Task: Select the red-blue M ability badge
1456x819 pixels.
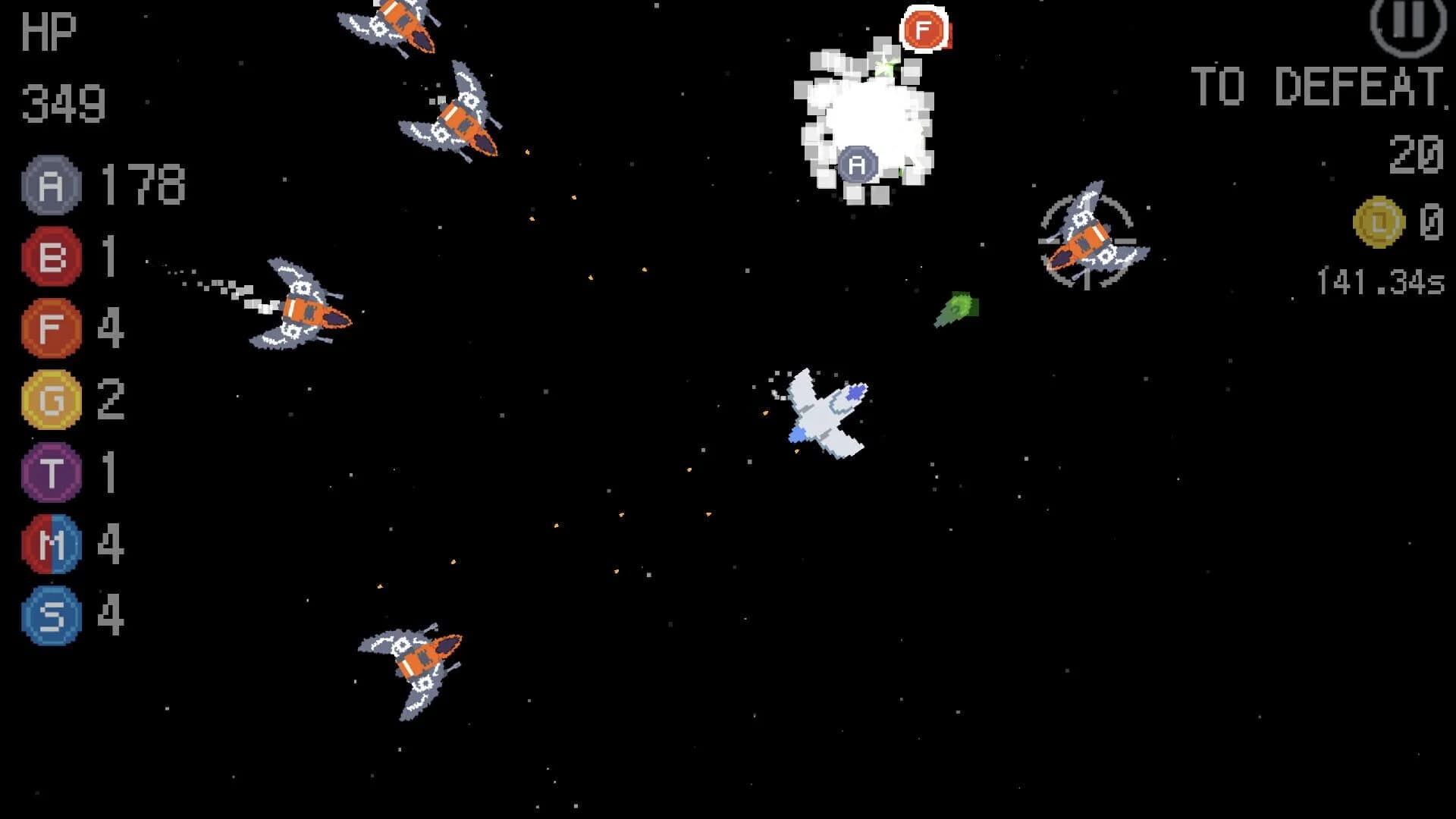Action: pyautogui.click(x=50, y=542)
